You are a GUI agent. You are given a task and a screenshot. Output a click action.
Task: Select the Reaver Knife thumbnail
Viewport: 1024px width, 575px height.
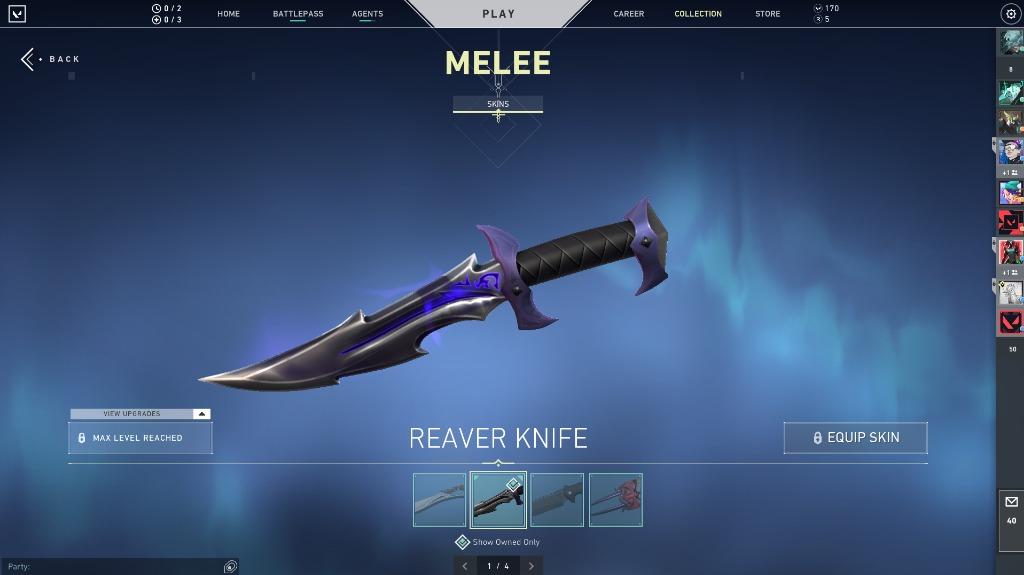pyautogui.click(x=498, y=500)
